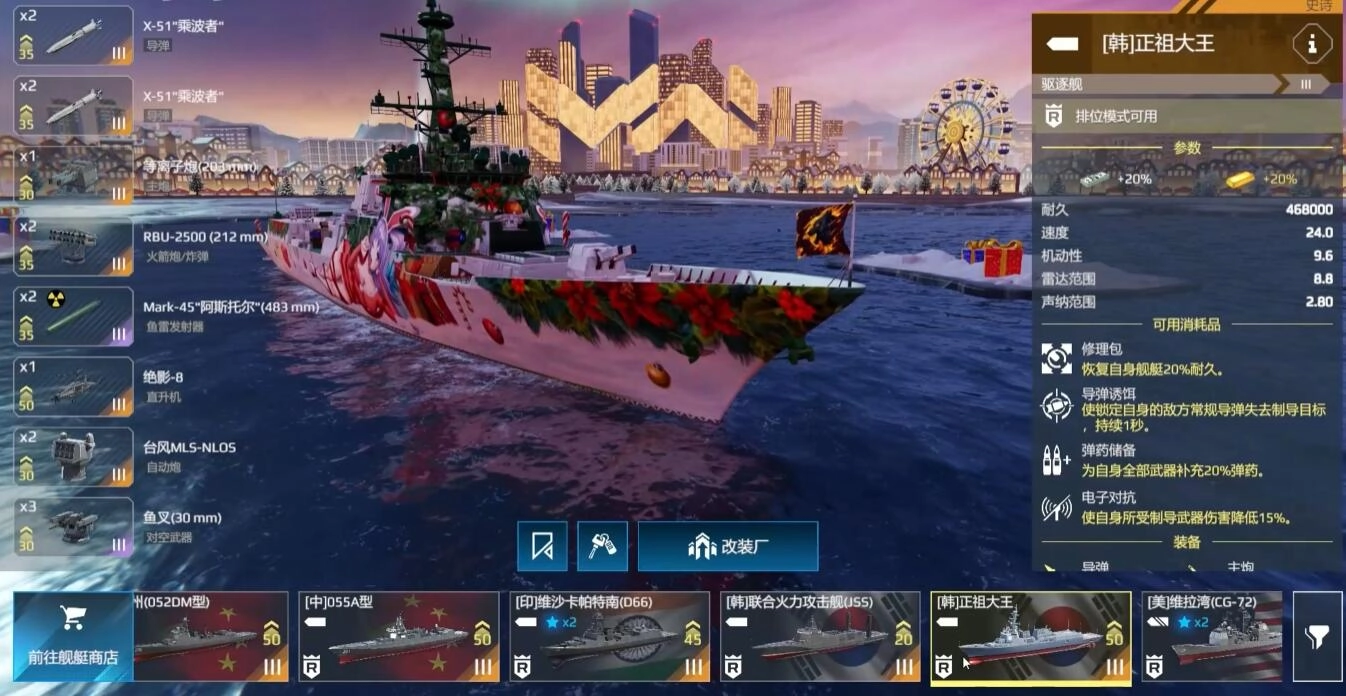Open the paint spray camouflage button
Viewport: 1346px width, 696px height.
click(602, 546)
